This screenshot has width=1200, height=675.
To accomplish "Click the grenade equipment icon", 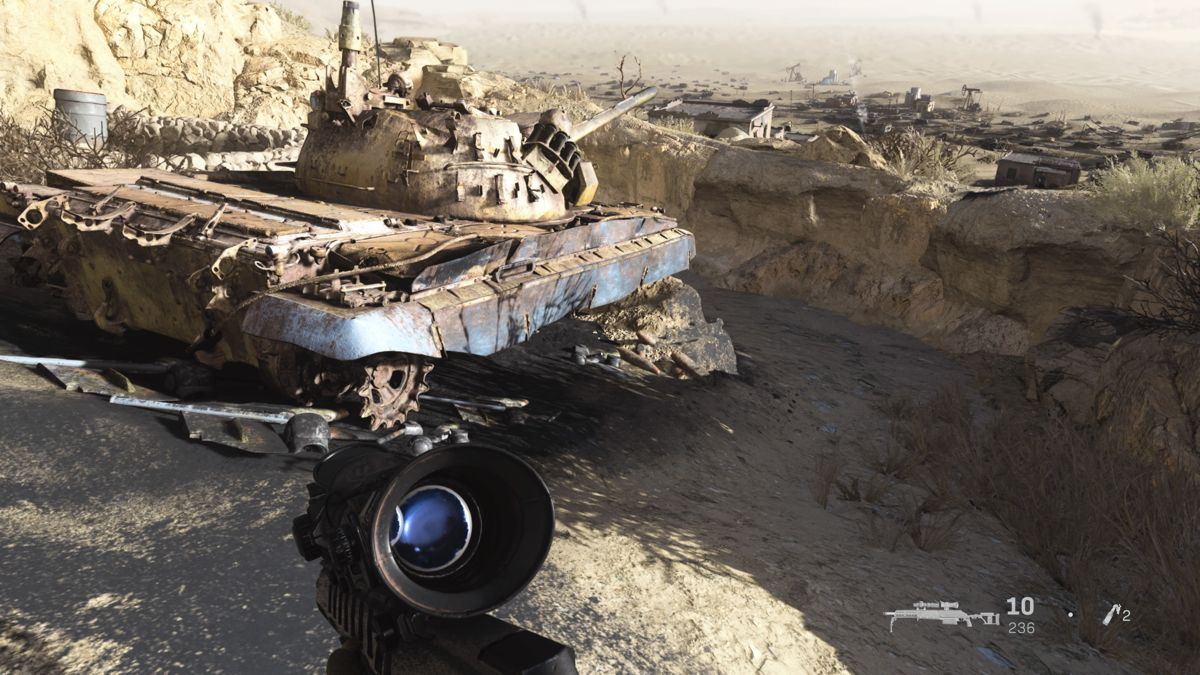I will pos(1110,614).
